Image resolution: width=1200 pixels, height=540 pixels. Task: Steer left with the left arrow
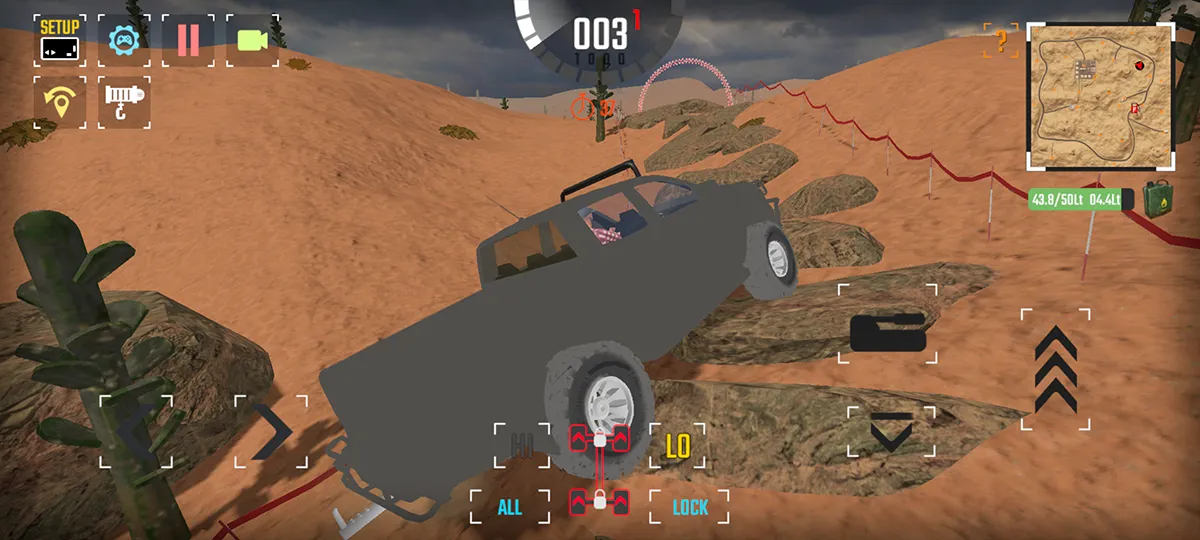[136, 432]
